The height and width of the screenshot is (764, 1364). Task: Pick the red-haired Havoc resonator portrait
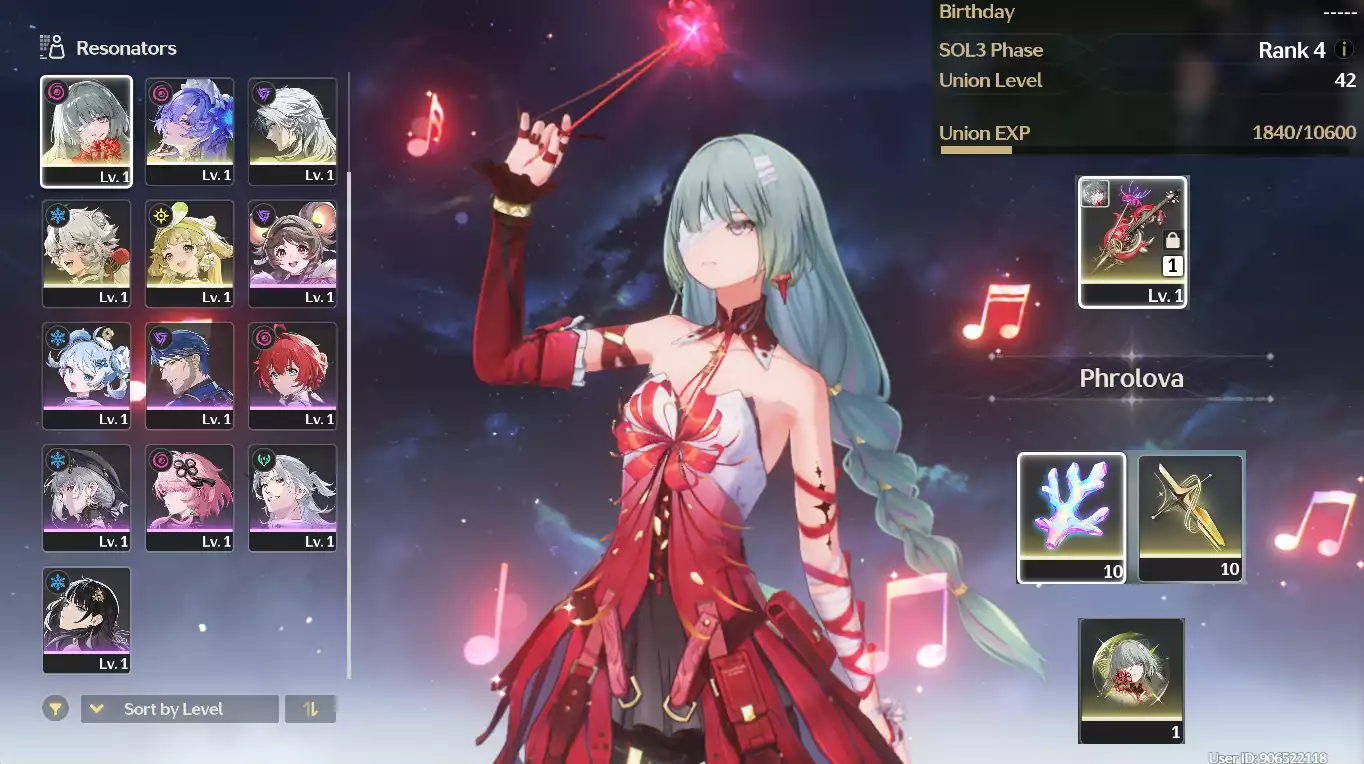coord(292,376)
